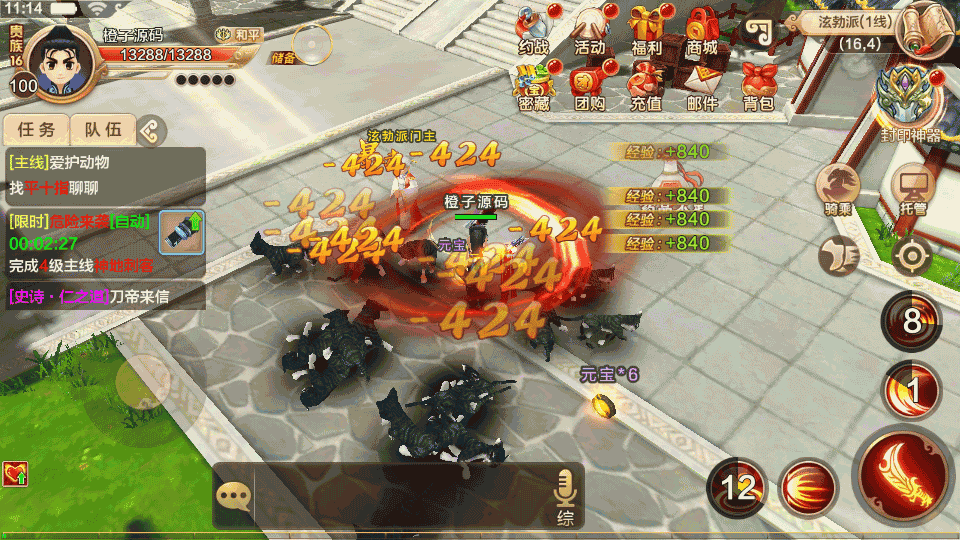Open the 充值 recharge menu

646,85
